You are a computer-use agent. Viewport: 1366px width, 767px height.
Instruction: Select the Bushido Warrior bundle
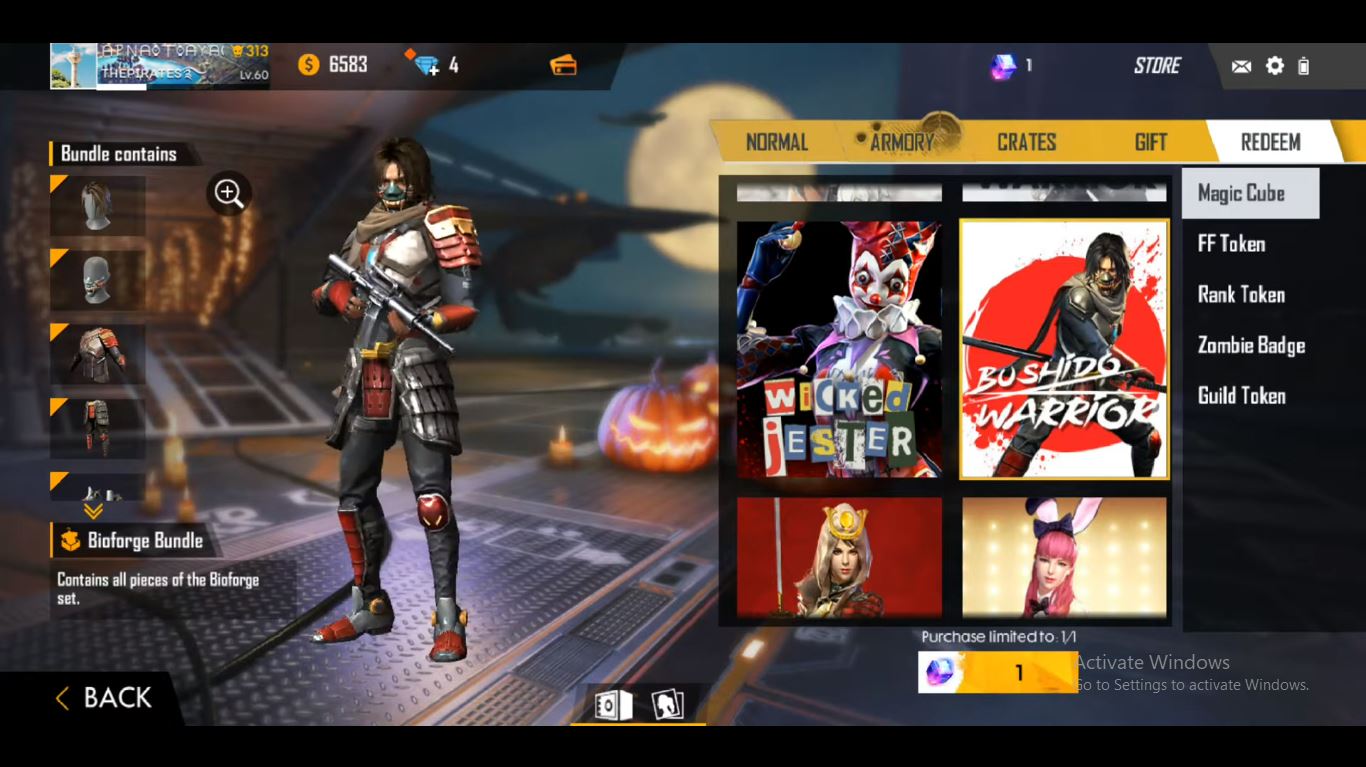pos(1064,348)
